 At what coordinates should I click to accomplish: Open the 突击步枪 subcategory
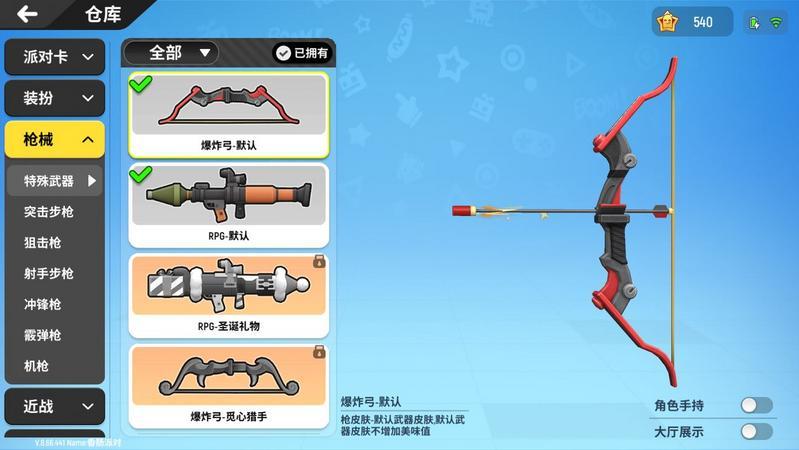click(49, 212)
